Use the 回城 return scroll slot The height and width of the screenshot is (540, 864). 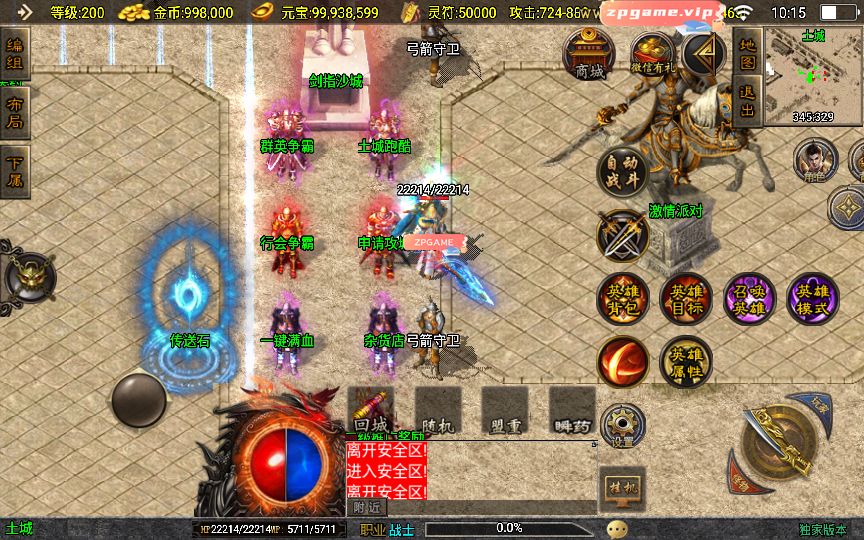(x=370, y=410)
